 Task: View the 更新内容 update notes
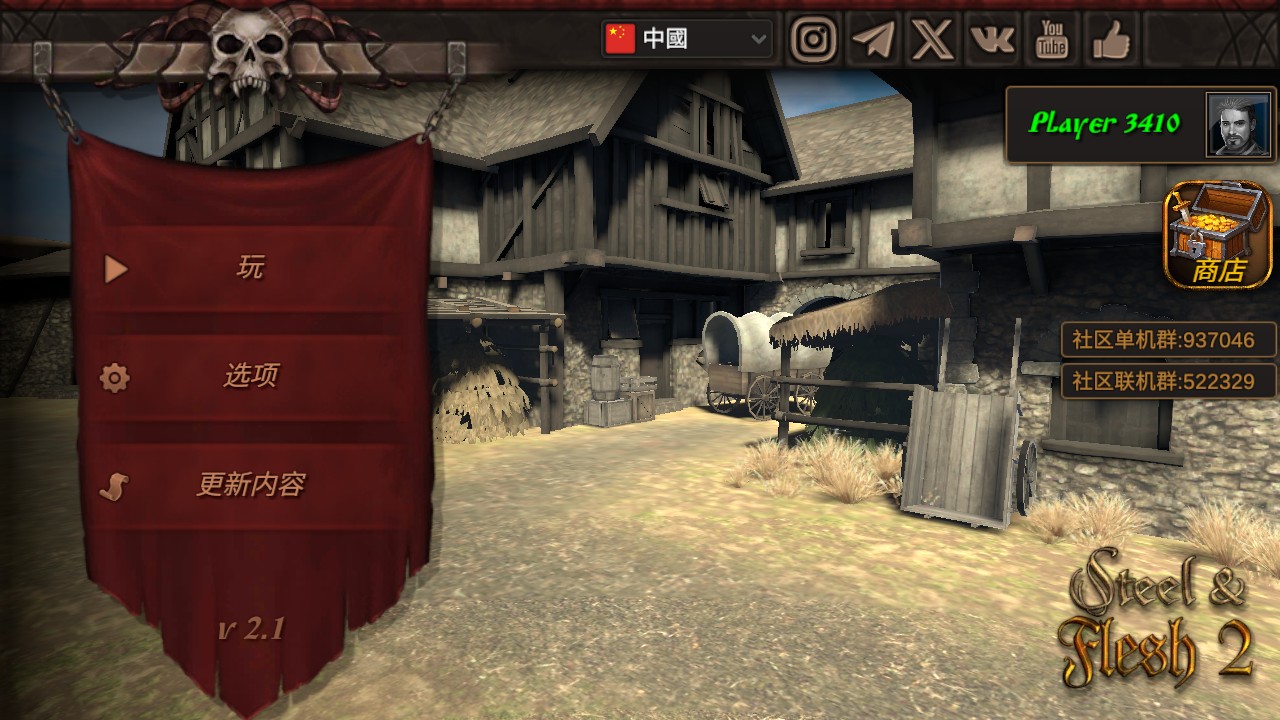click(x=250, y=486)
